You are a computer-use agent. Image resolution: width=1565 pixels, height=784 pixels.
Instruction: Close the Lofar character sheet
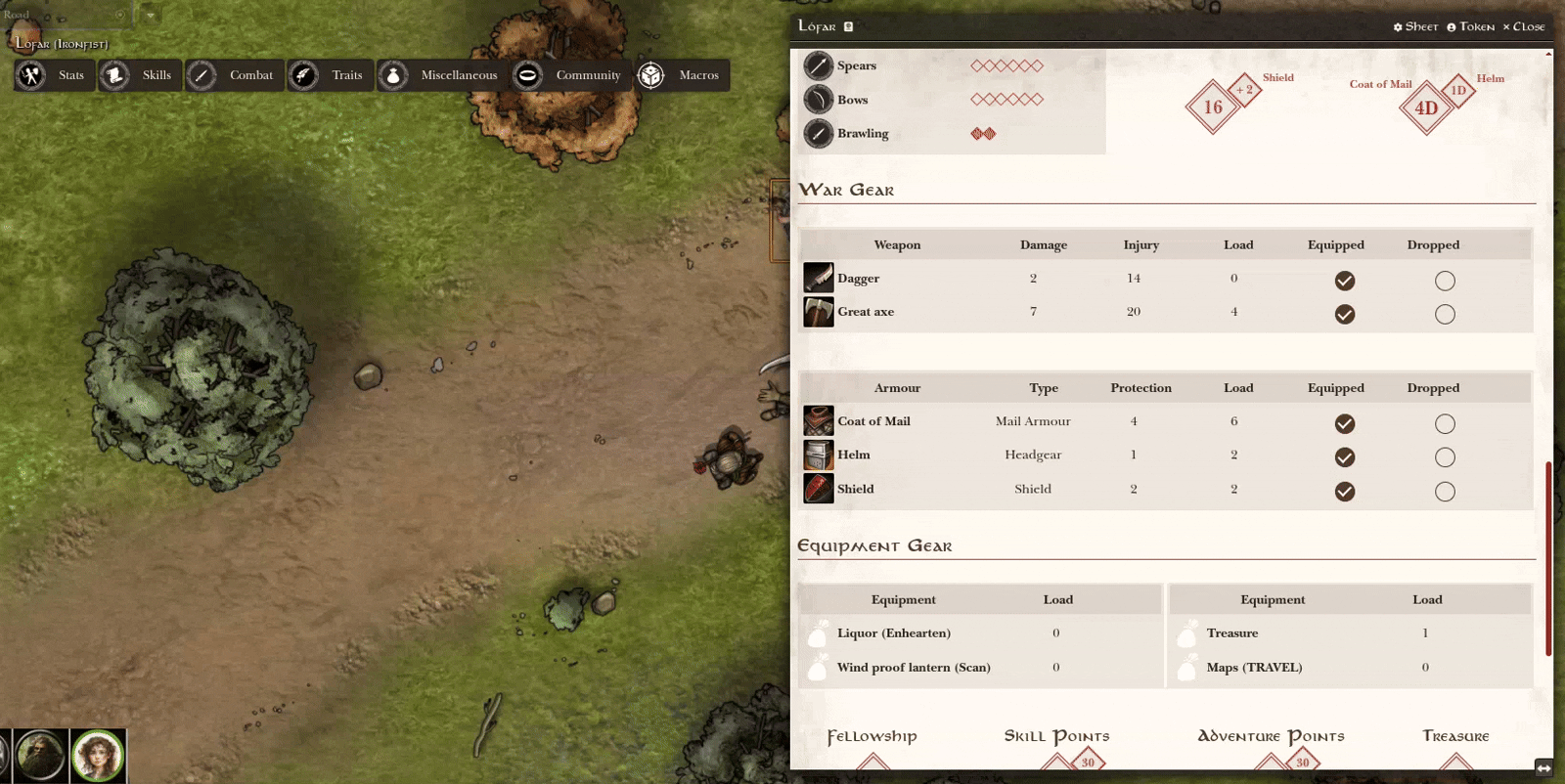[x=1524, y=26]
